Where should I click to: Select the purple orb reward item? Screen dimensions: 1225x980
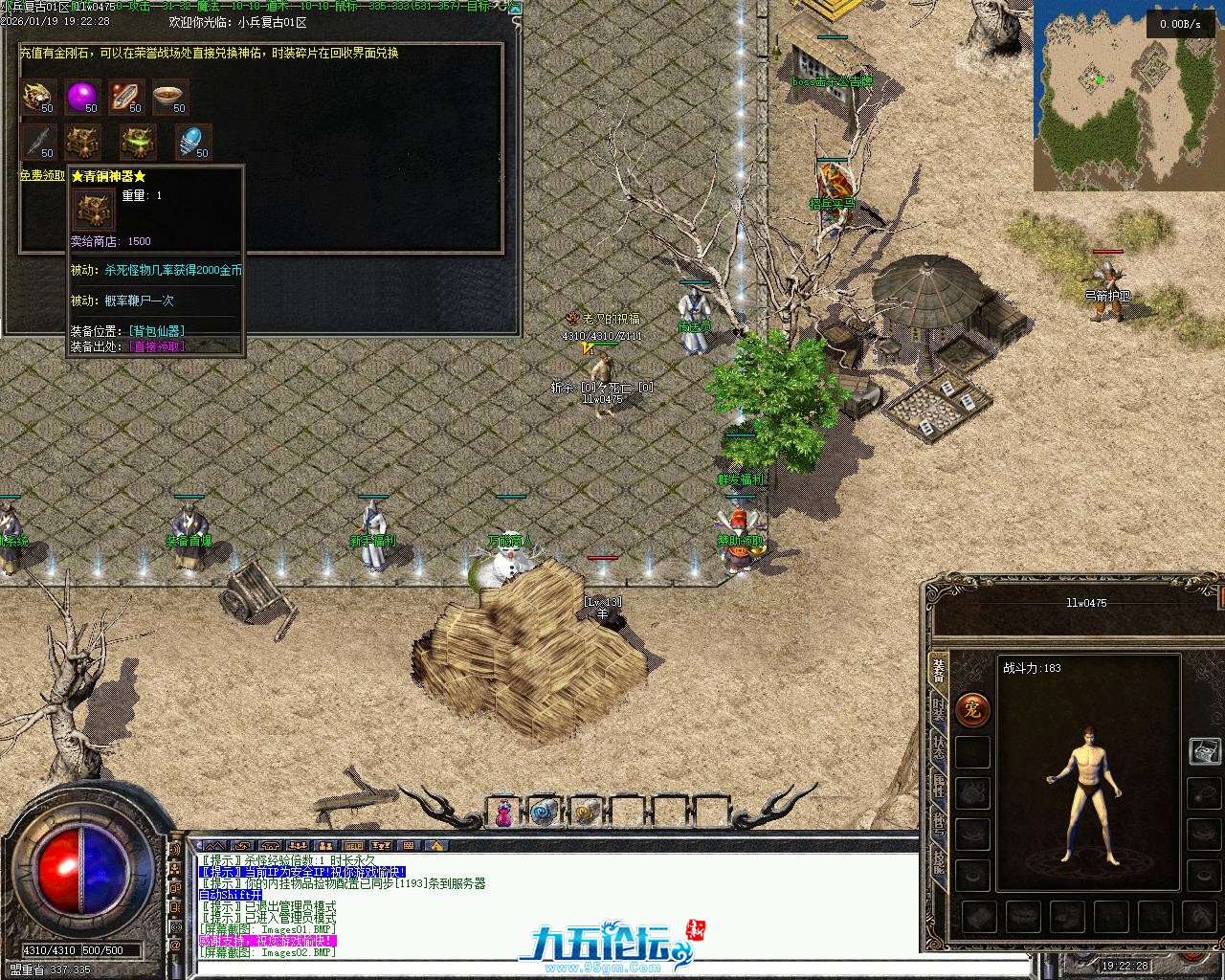(x=82, y=97)
